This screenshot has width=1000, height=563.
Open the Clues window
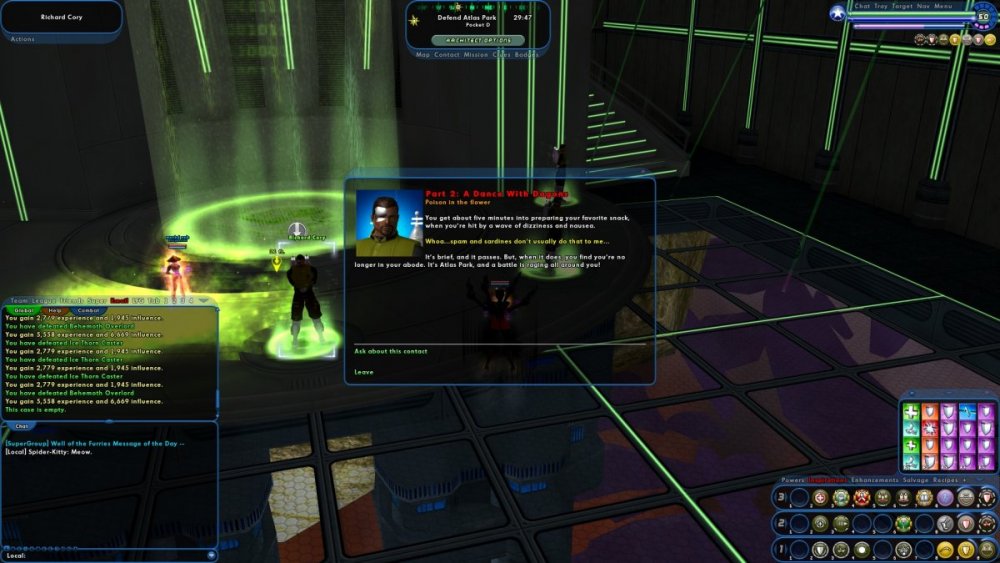pyautogui.click(x=502, y=55)
